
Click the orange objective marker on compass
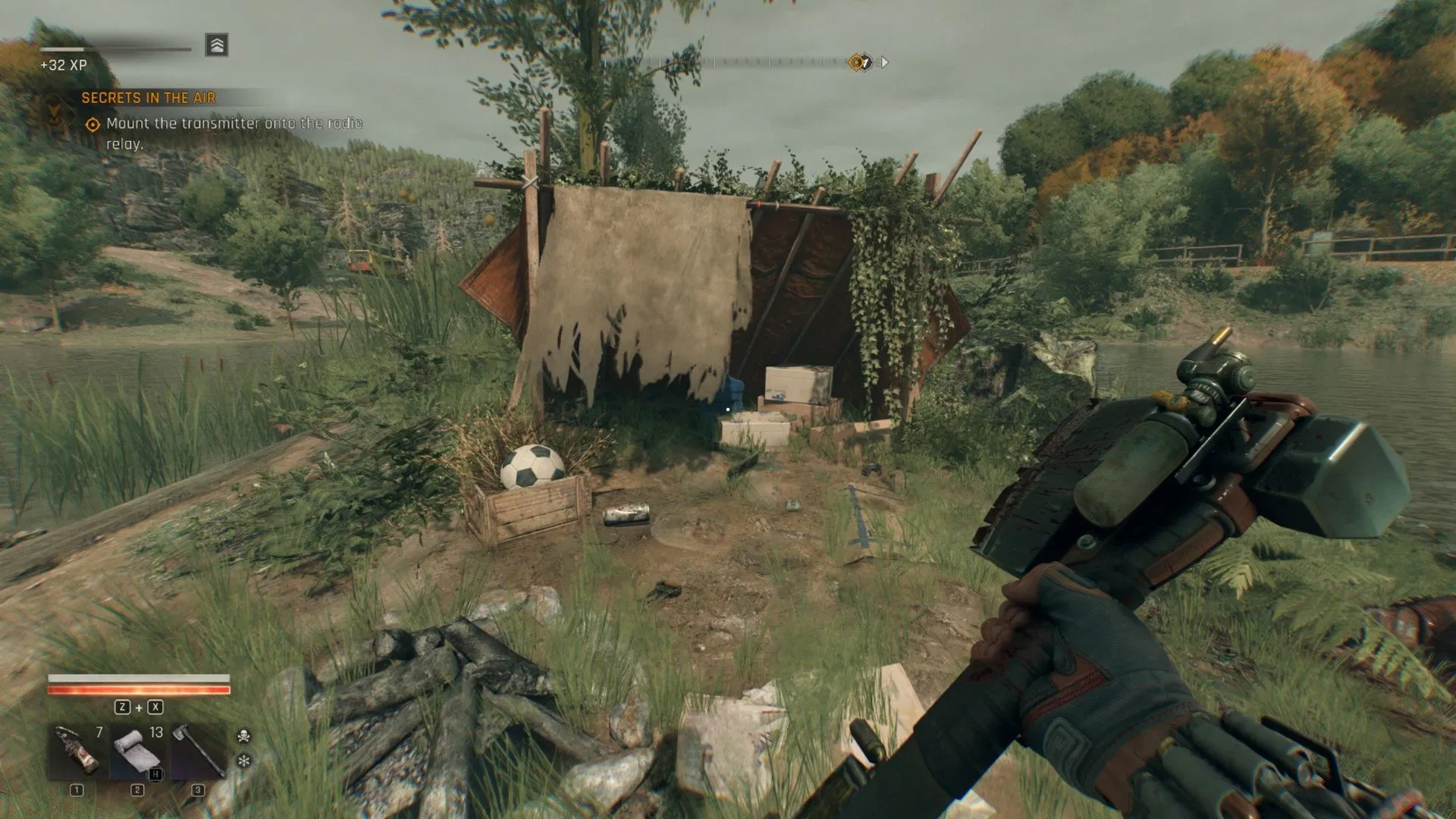point(858,63)
